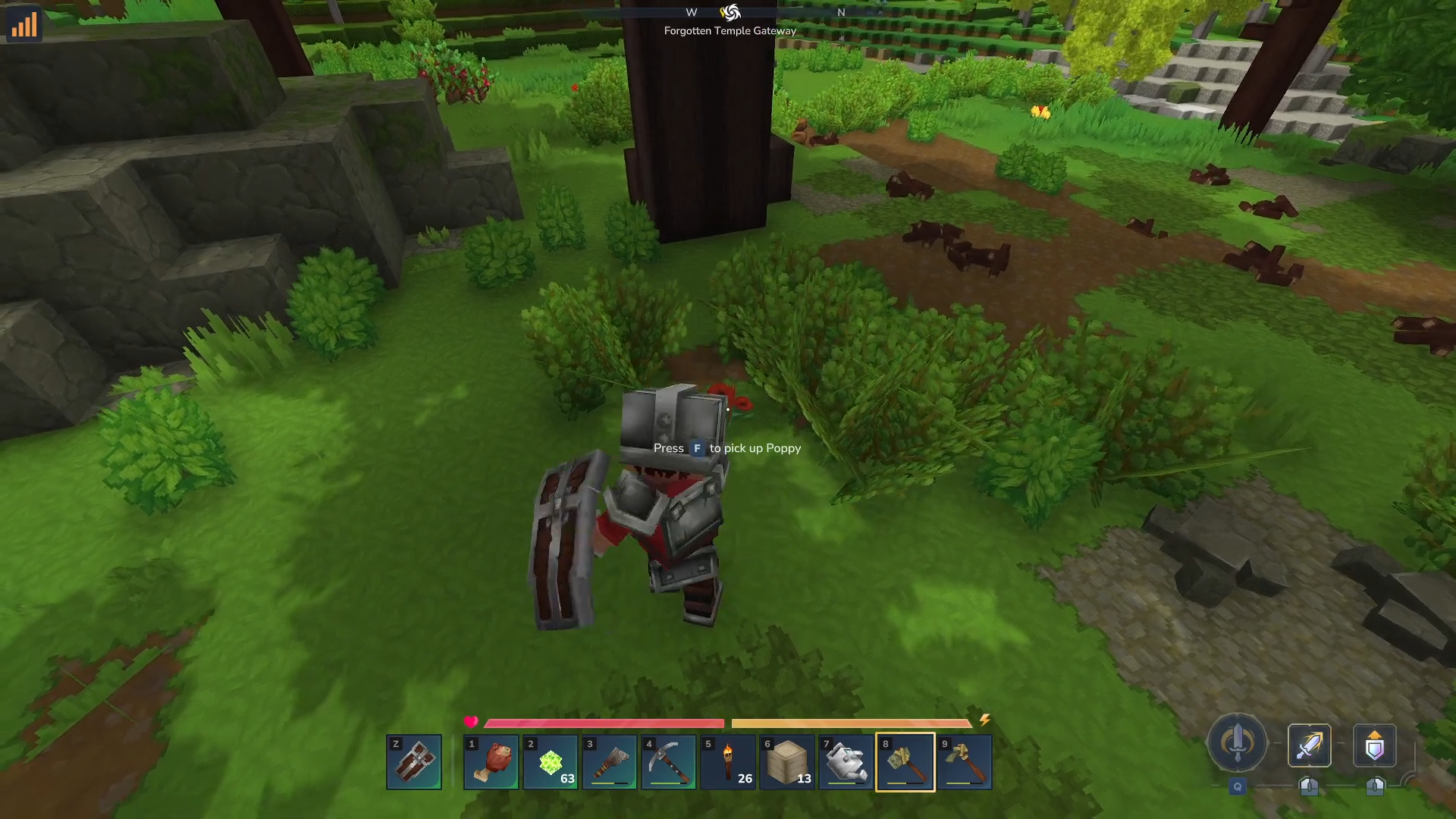Trigger the sword slash attack ability
This screenshot has height=819, width=1456.
1310,745
